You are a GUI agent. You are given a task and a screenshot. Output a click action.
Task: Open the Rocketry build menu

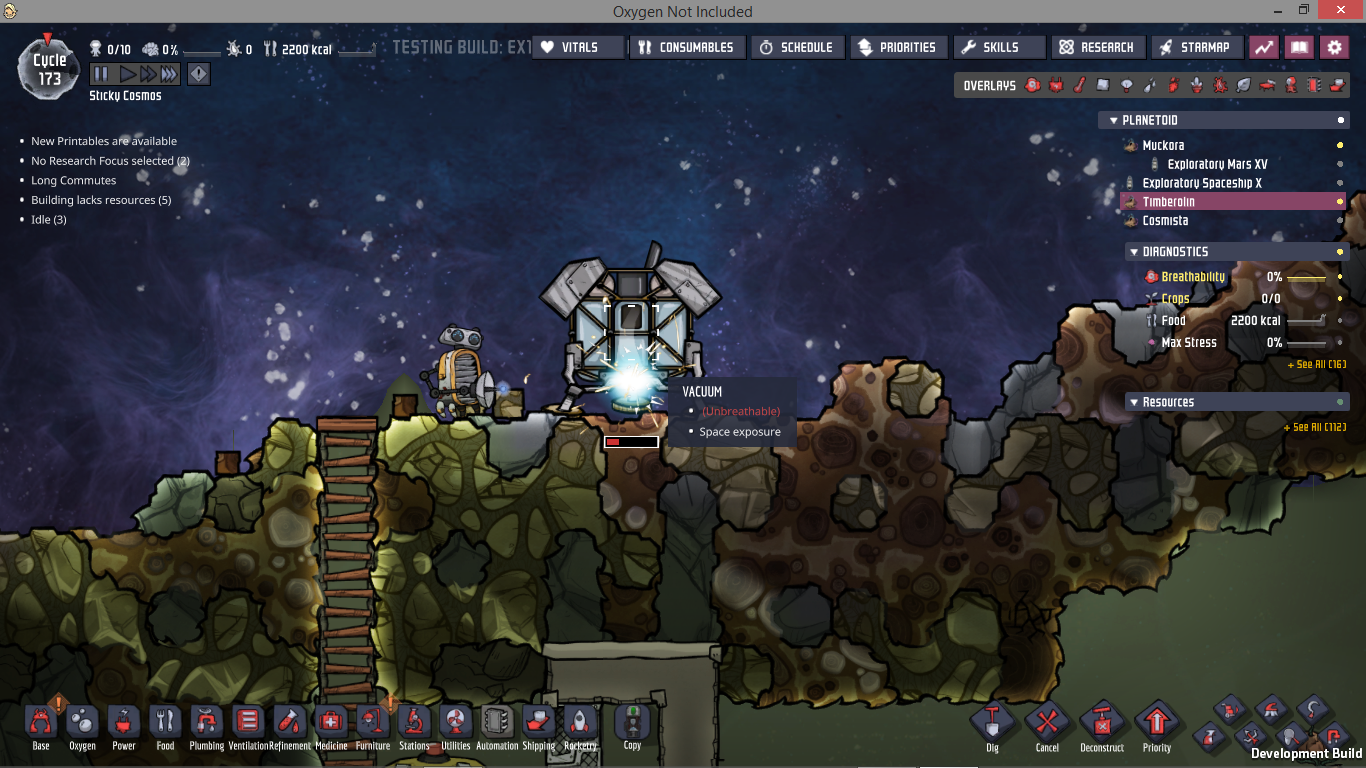coord(580,727)
